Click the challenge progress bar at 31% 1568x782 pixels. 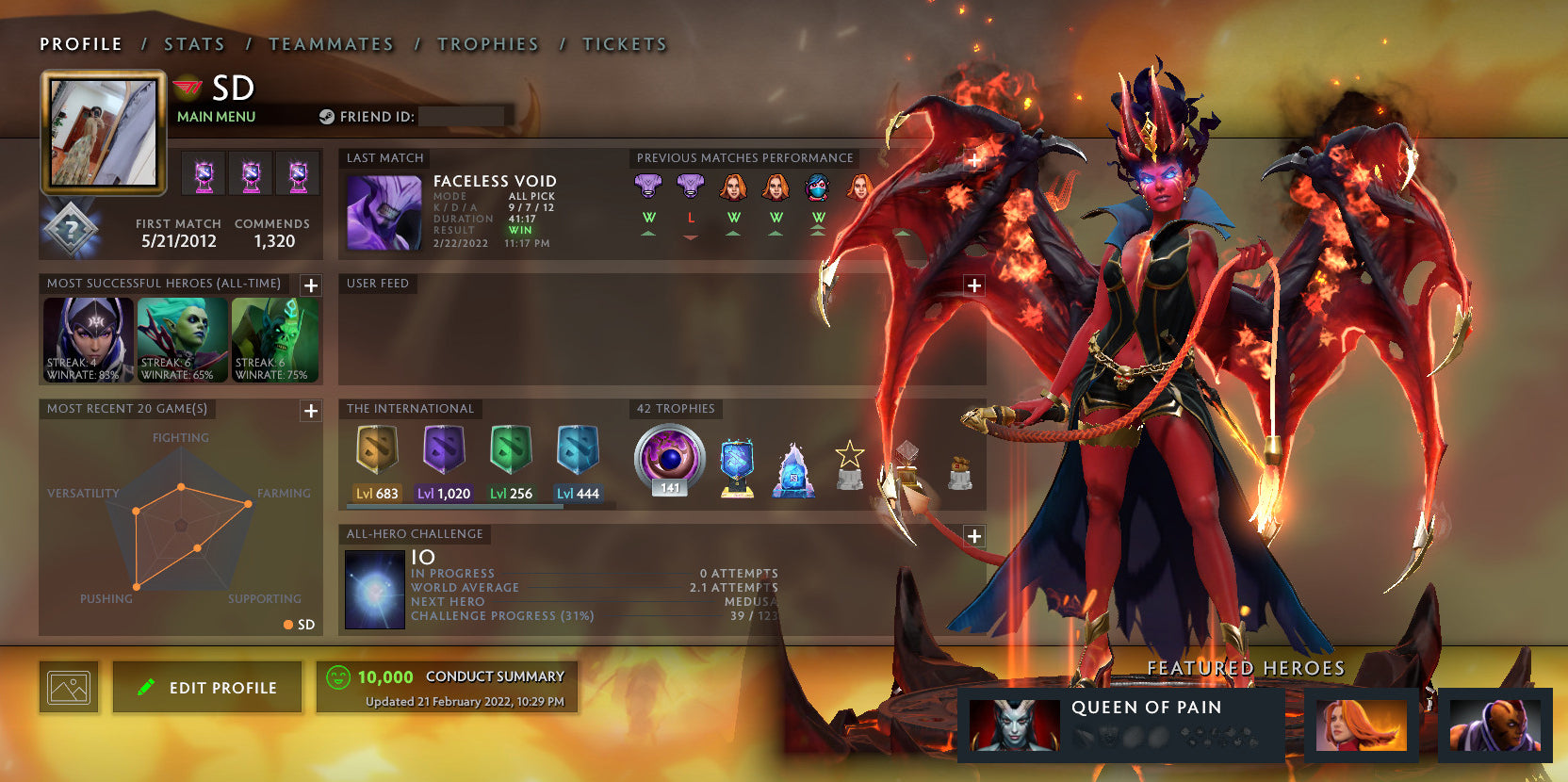click(x=565, y=615)
